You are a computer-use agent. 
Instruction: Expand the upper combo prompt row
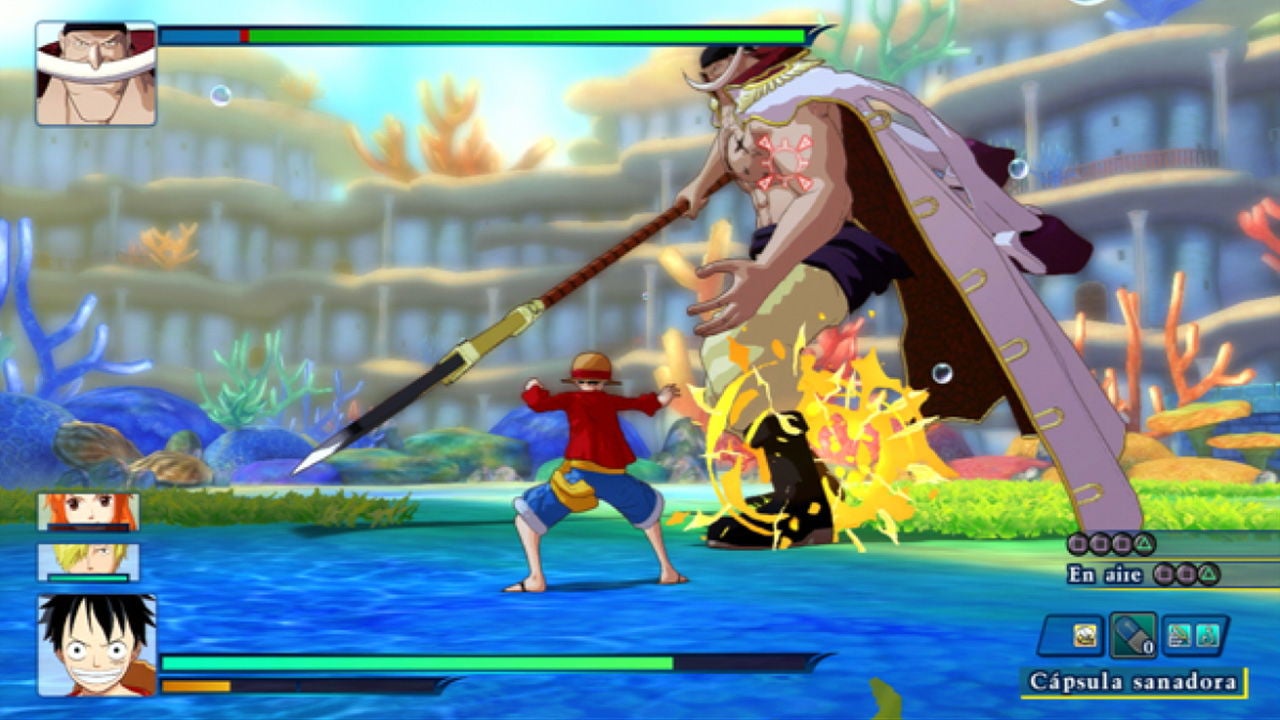[1110, 543]
